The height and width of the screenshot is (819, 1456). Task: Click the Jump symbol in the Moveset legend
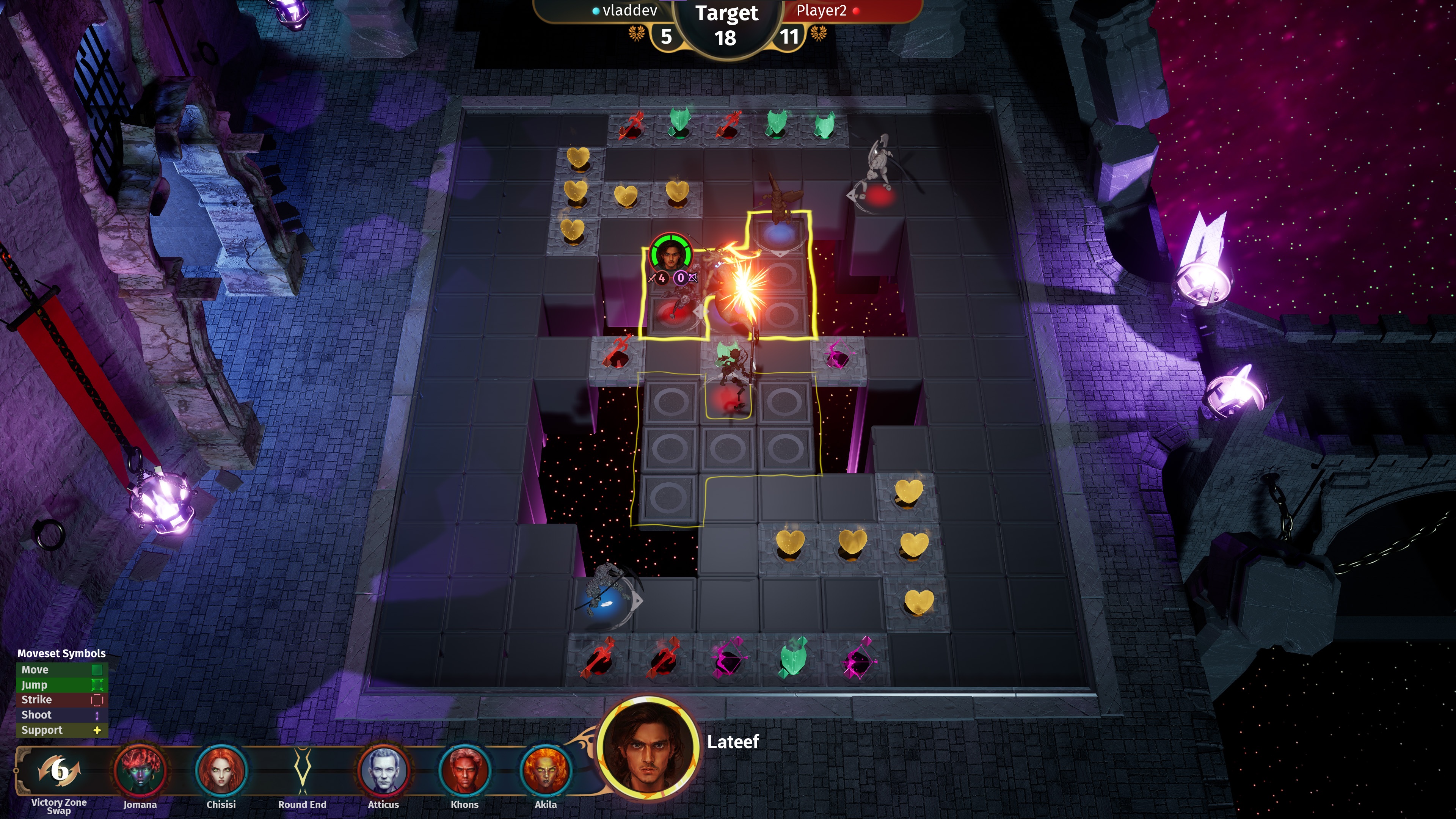[x=97, y=684]
